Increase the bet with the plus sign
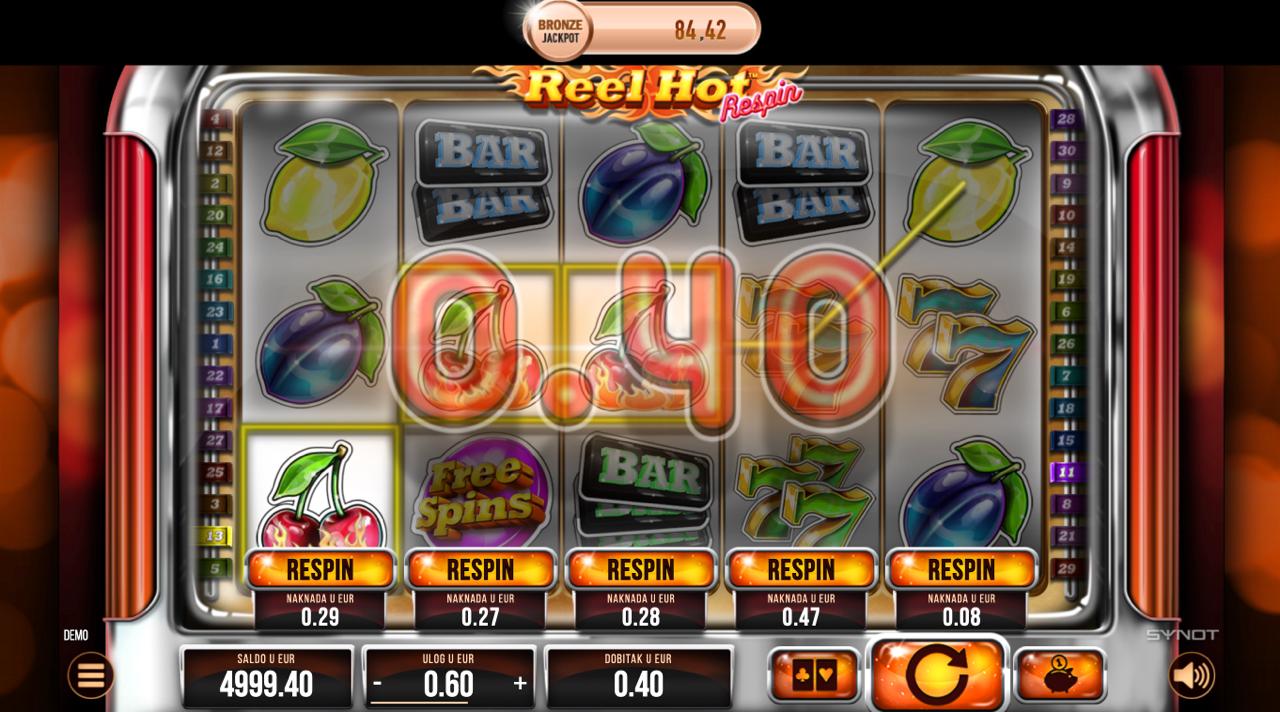Screen dimensions: 1280x712 click(520, 684)
